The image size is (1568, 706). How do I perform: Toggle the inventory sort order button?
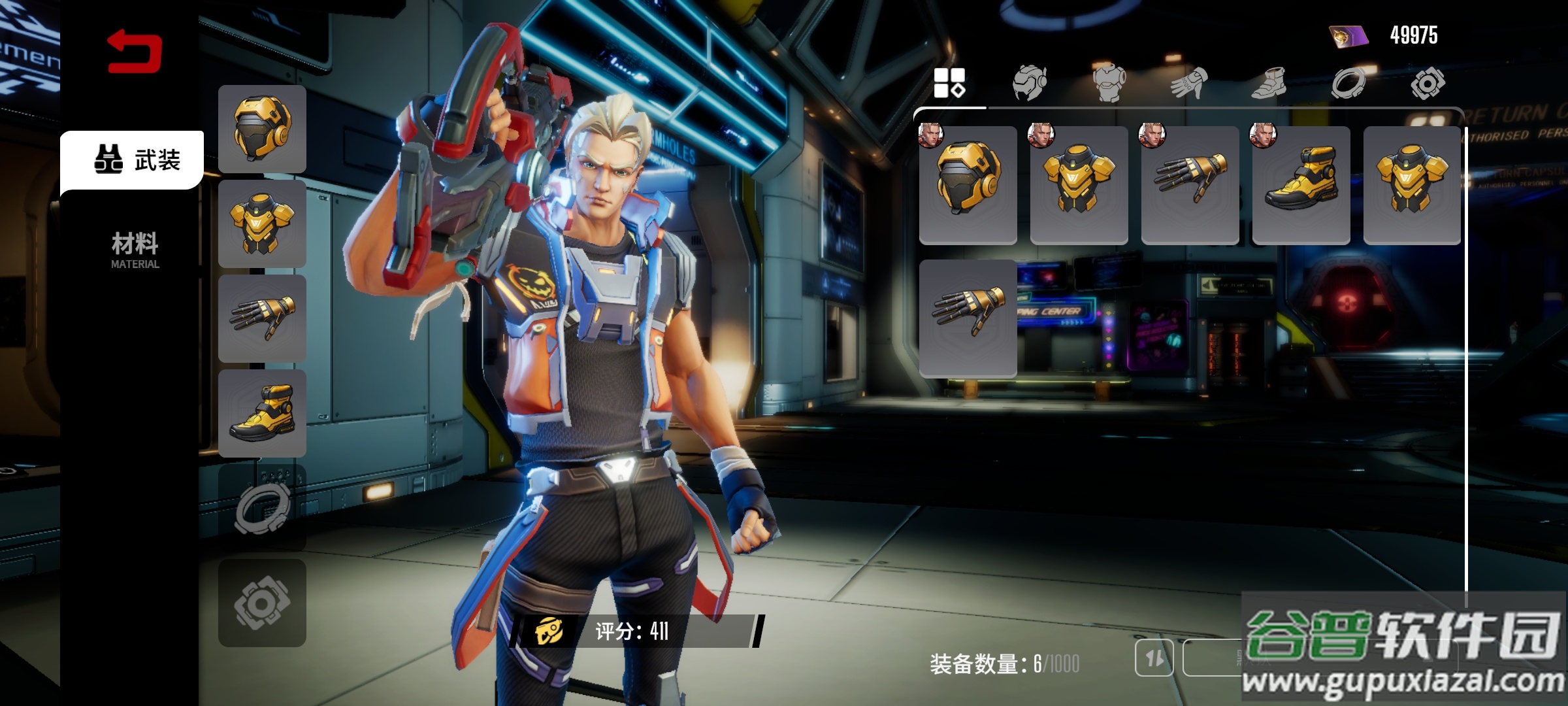1154,657
